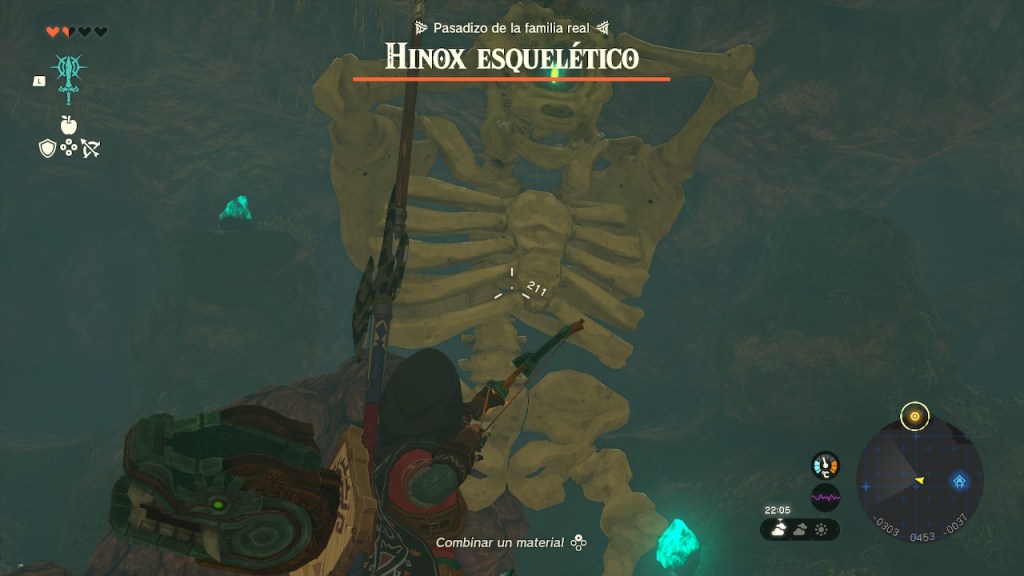Click the yellow objective marker above minimap

tap(914, 416)
